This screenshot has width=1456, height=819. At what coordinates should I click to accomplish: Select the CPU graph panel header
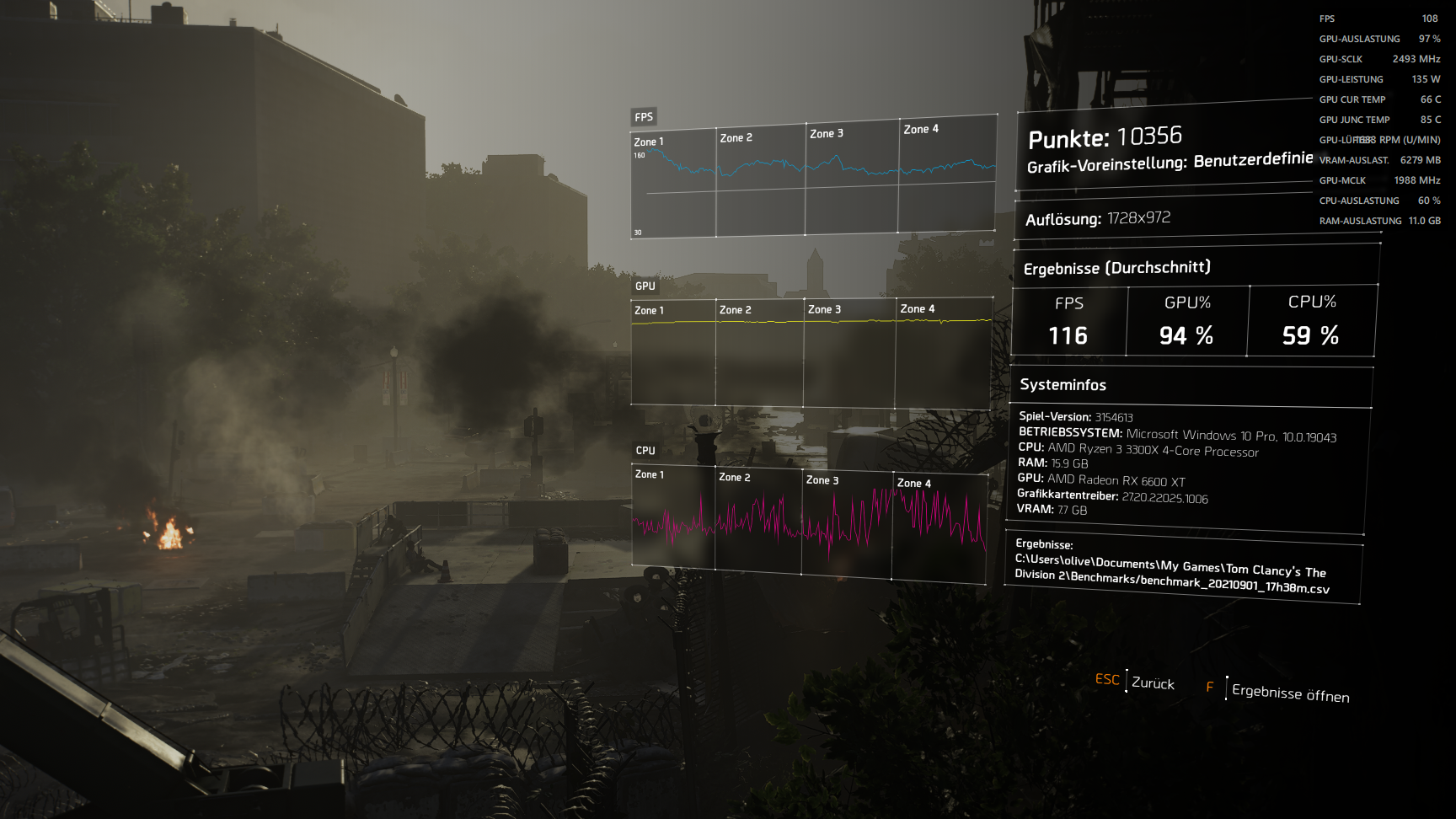[645, 451]
